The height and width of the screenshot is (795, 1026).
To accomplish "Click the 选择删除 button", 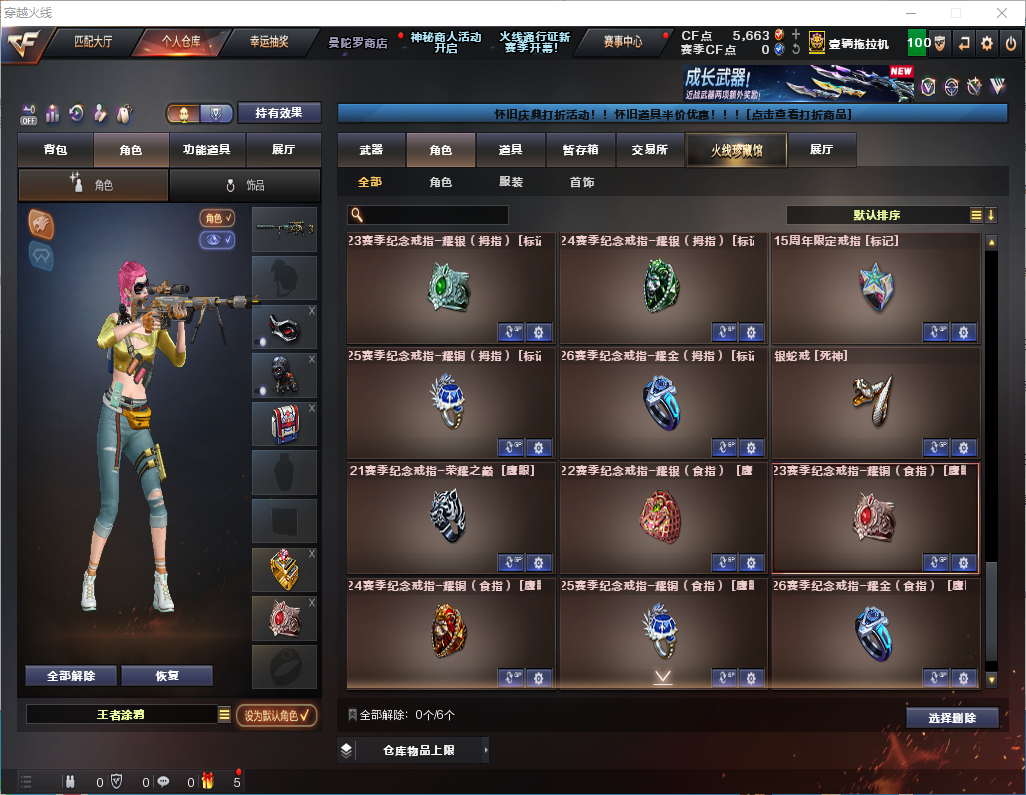I will tap(952, 718).
